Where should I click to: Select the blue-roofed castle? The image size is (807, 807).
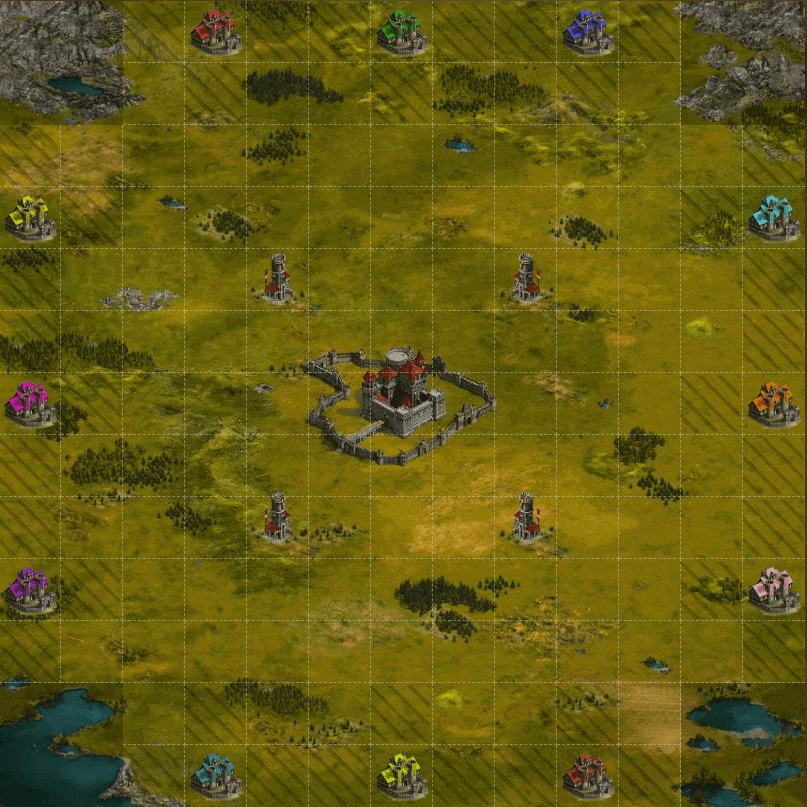(x=588, y=32)
